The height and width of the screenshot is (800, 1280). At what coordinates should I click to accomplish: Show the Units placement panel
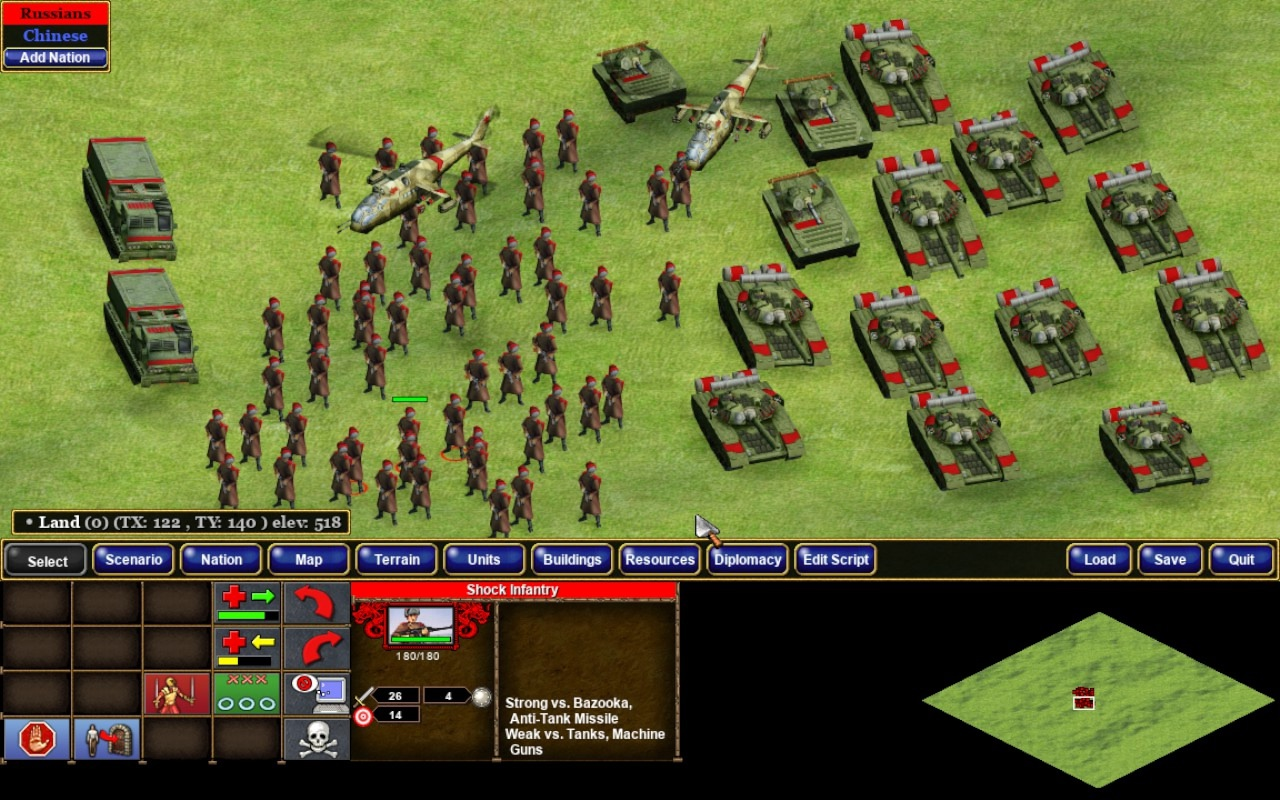pos(484,560)
